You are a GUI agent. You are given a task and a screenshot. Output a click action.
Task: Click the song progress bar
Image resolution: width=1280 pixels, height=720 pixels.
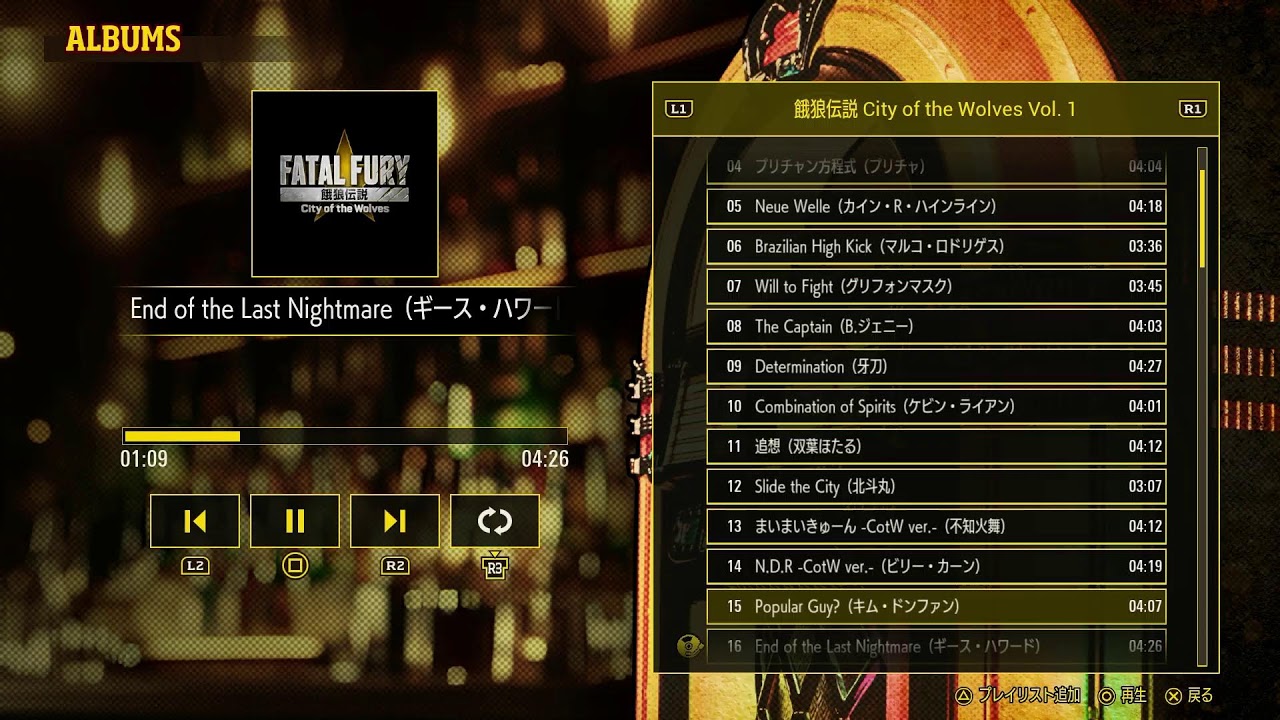point(344,437)
